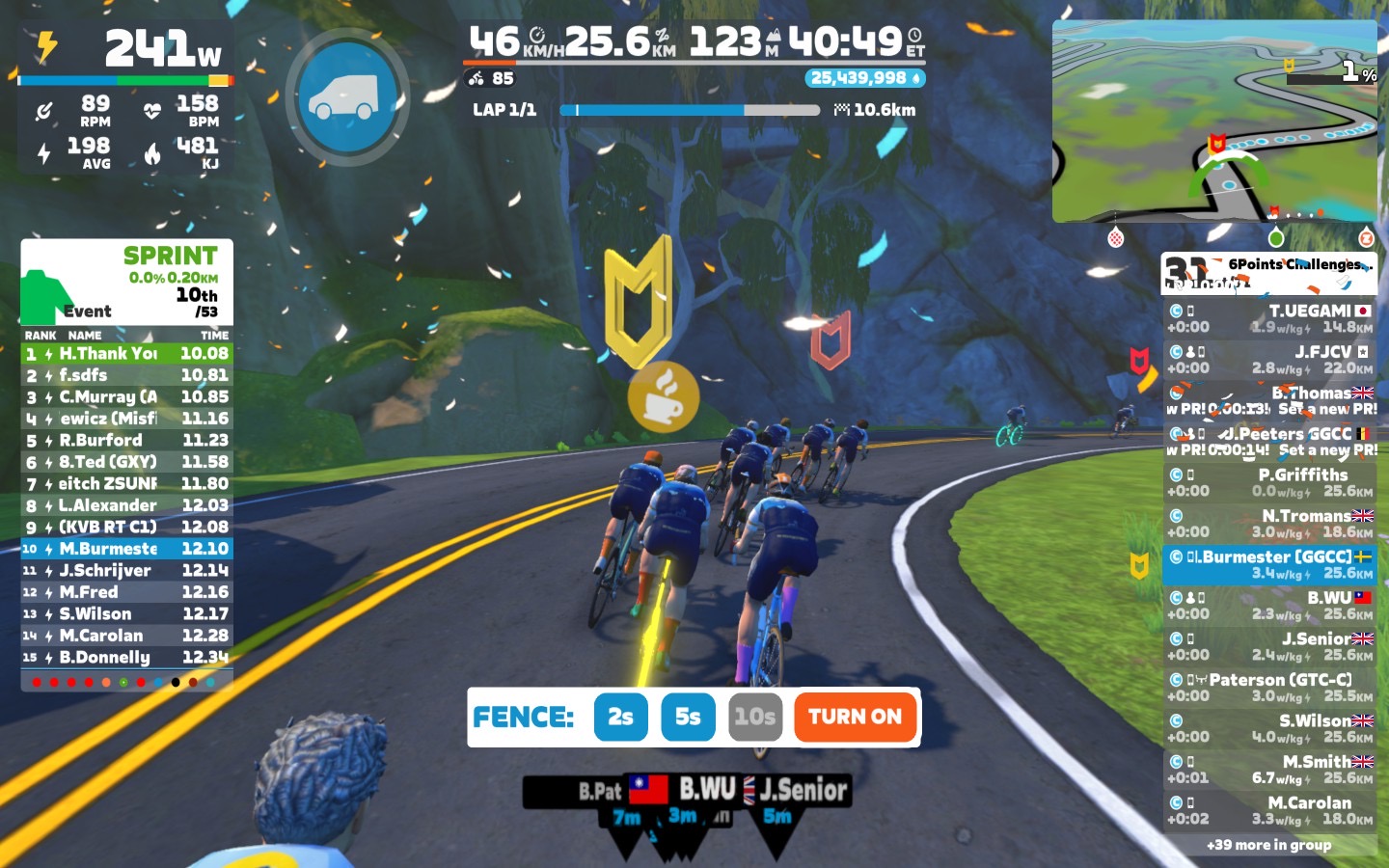Show the +39 more in group entry
The image size is (1389, 868).
1268,845
